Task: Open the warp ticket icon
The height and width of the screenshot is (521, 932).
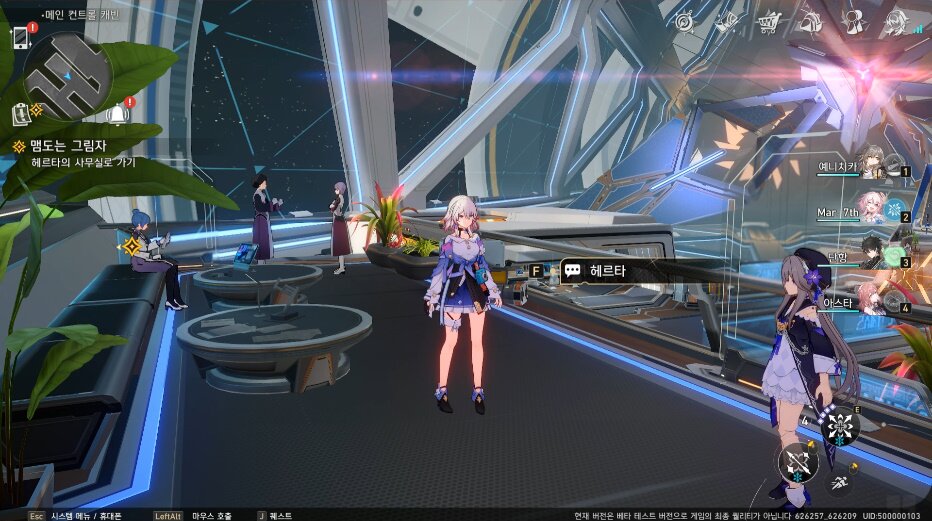Action: (x=727, y=21)
